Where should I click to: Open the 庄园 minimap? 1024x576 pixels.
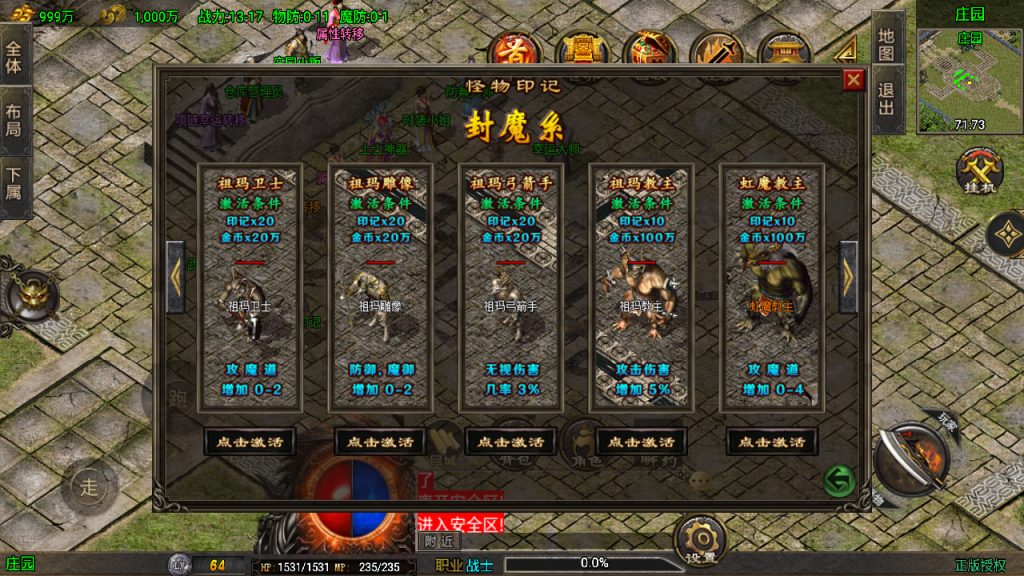(x=968, y=72)
